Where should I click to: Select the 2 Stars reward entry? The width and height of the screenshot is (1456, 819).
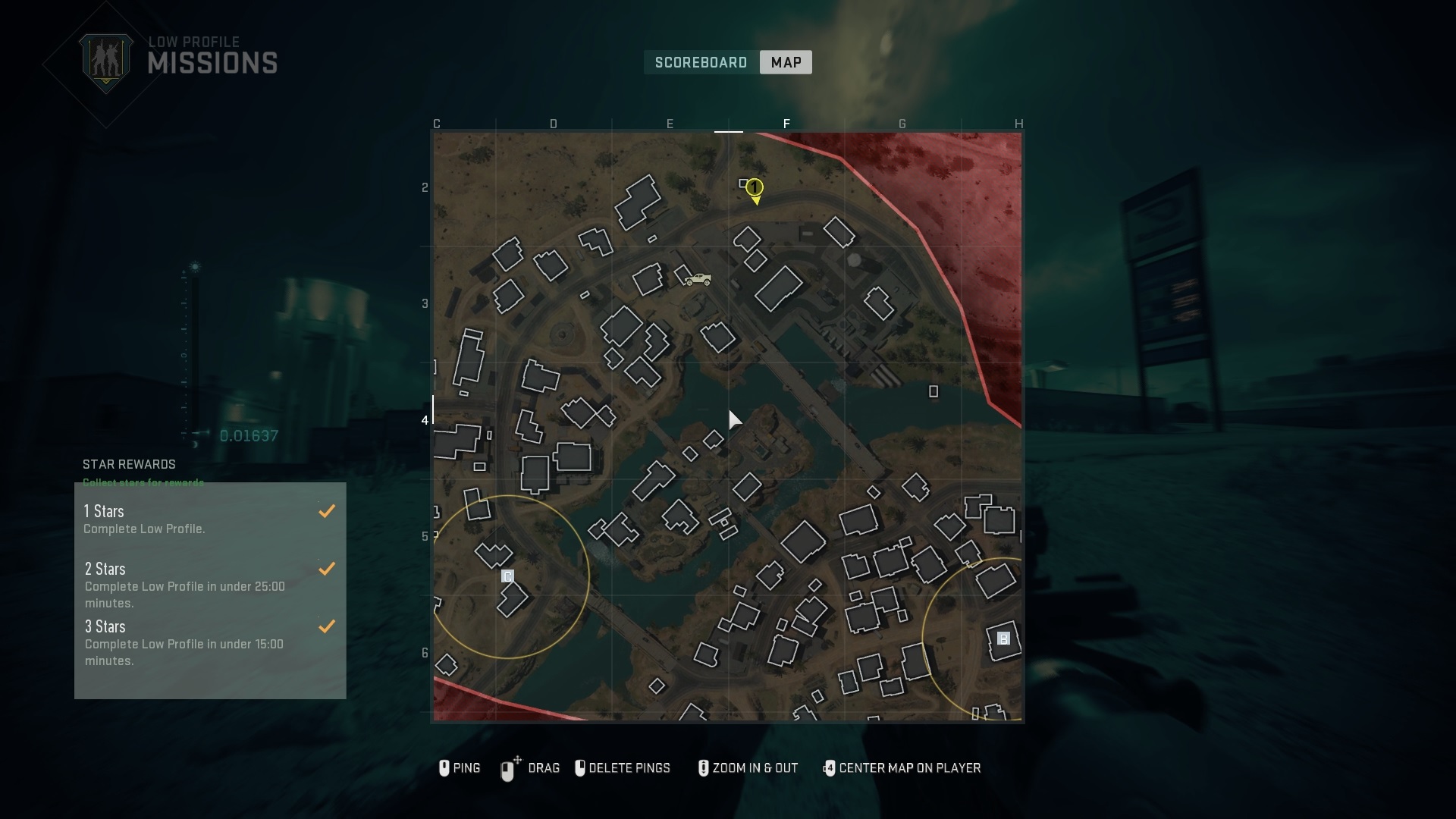pyautogui.click(x=210, y=585)
